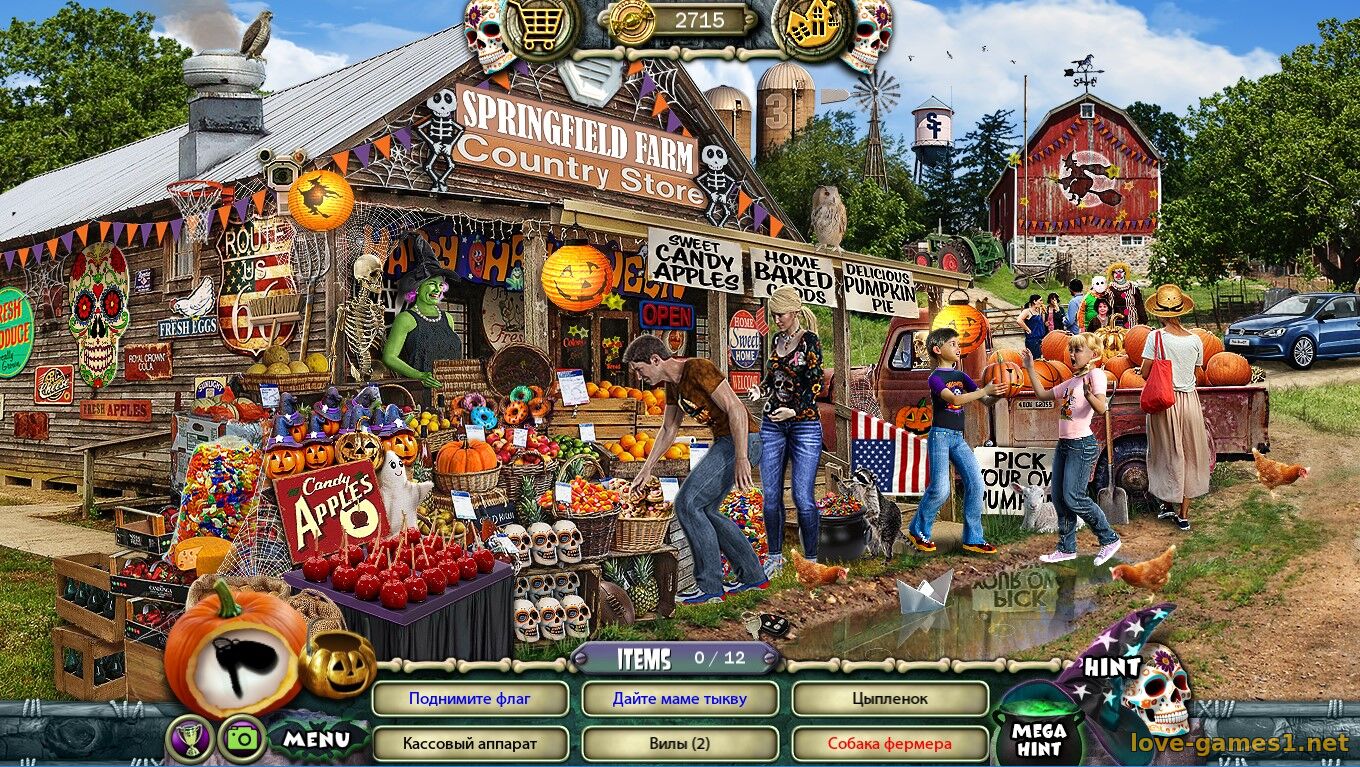Click "Кассовый аппарат" in the item list
The image size is (1360, 767).
coord(471,744)
